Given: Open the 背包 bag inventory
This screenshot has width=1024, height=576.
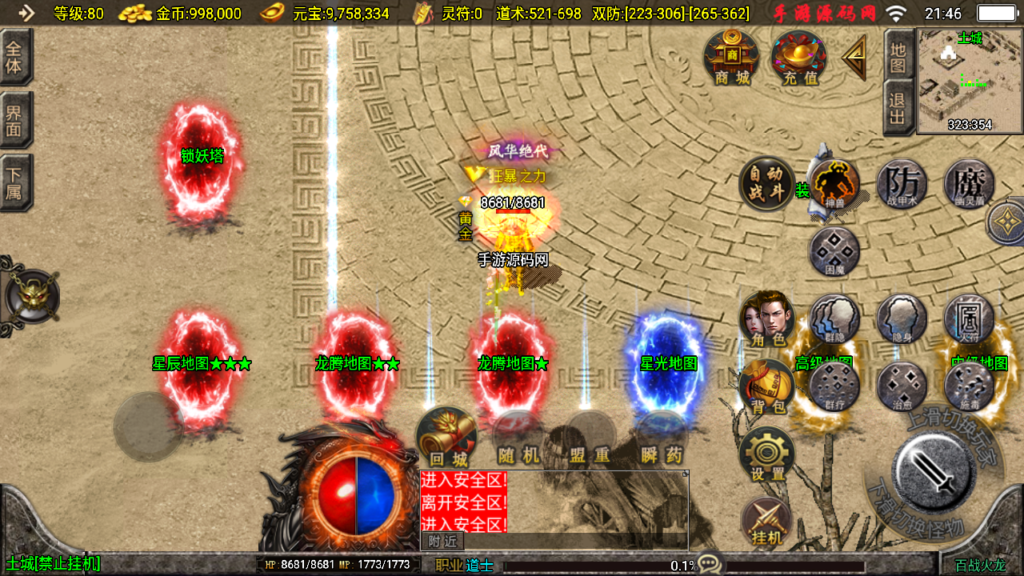Looking at the screenshot, I should click(x=767, y=387).
